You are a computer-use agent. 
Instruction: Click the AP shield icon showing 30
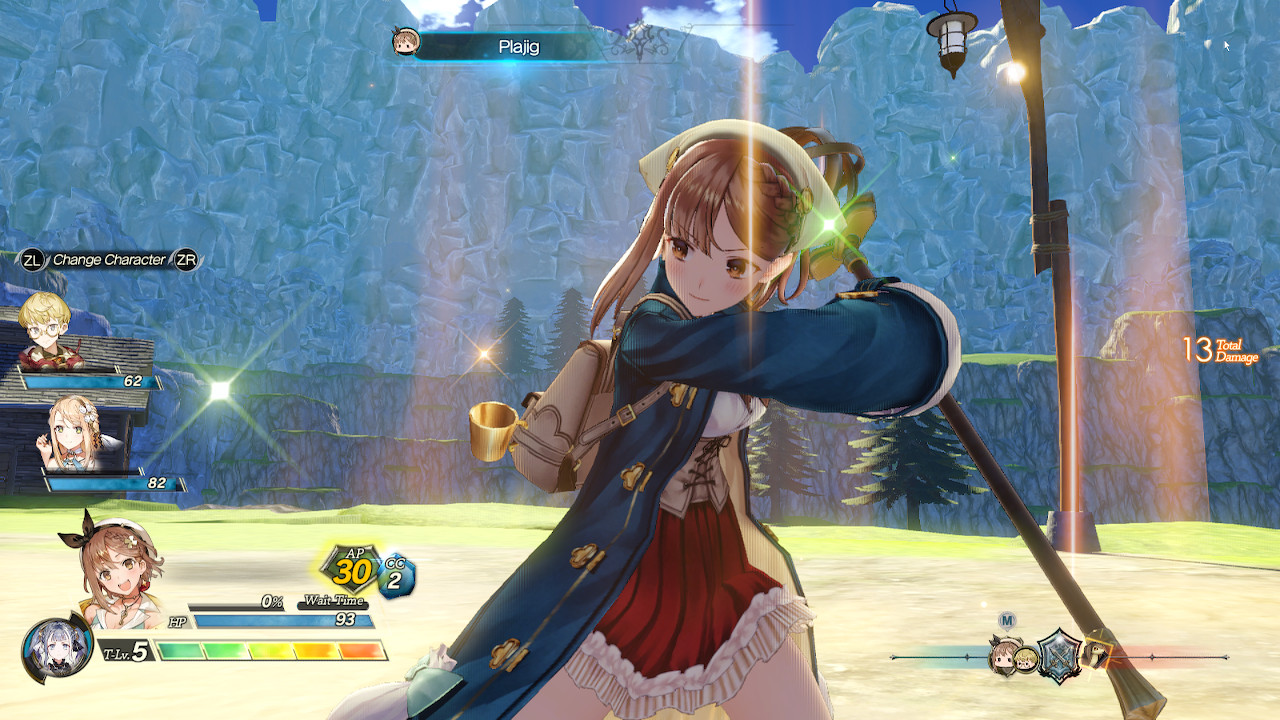(x=350, y=567)
